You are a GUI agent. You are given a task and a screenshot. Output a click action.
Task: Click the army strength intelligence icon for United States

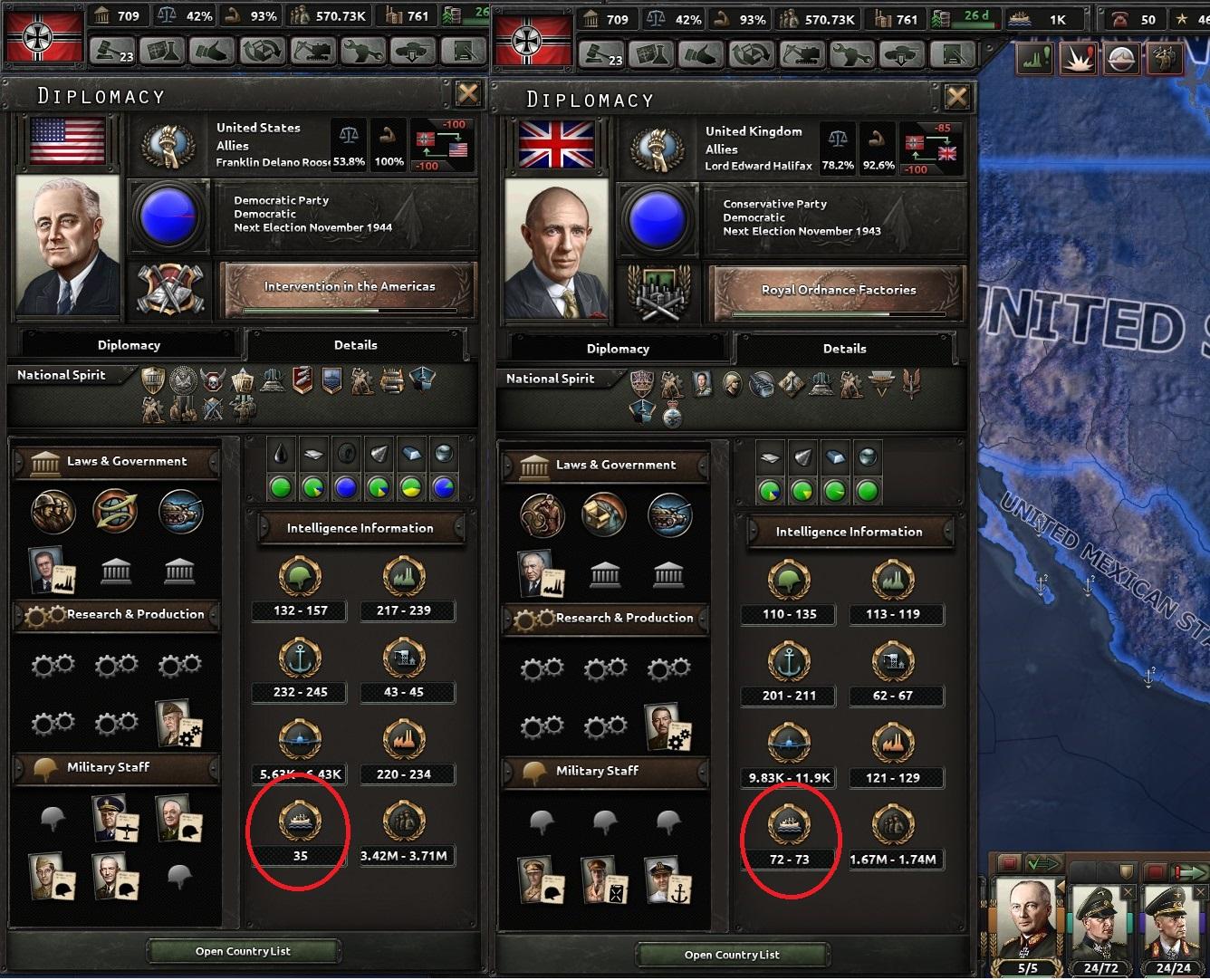pyautogui.click(x=299, y=575)
